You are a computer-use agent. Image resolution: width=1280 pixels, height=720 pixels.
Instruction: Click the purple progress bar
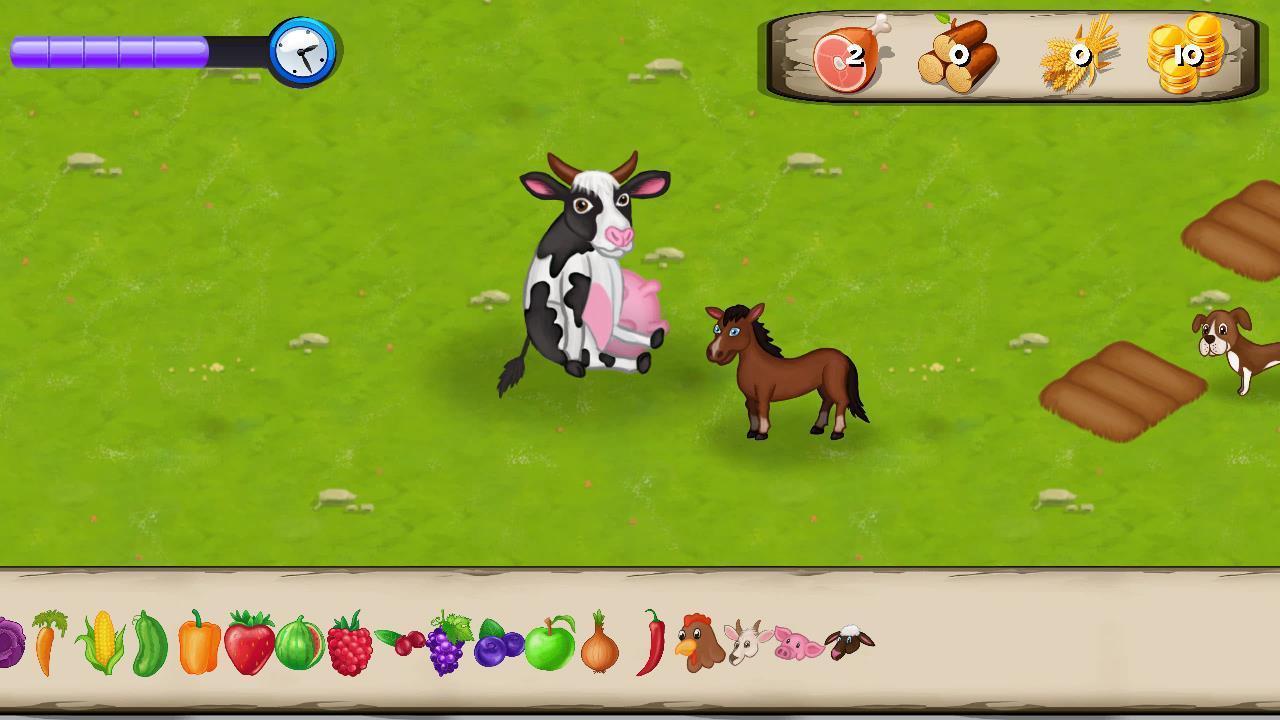(110, 50)
